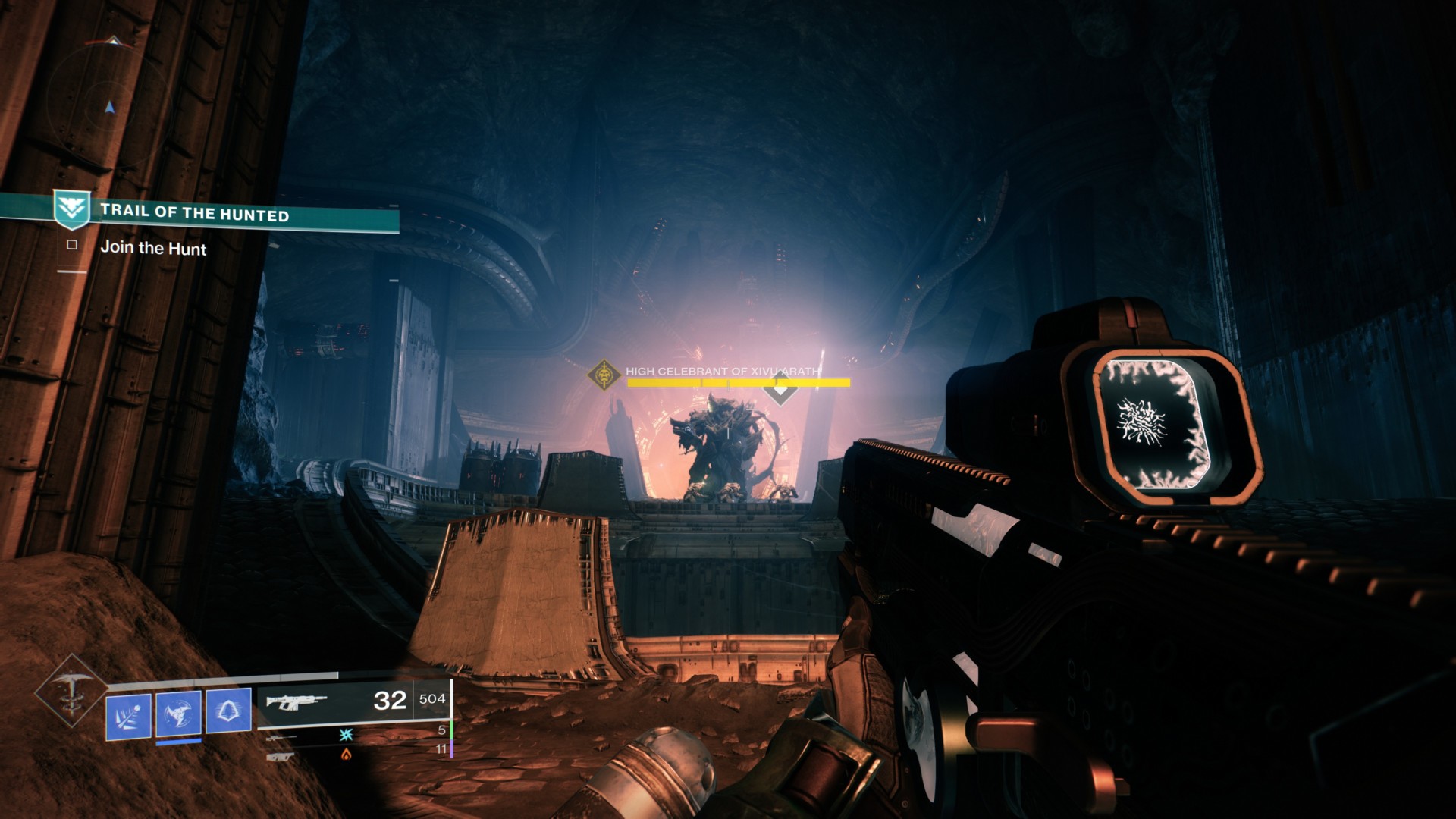Activate the class ability icon
This screenshot has height=819, width=1456.
pyautogui.click(x=228, y=713)
